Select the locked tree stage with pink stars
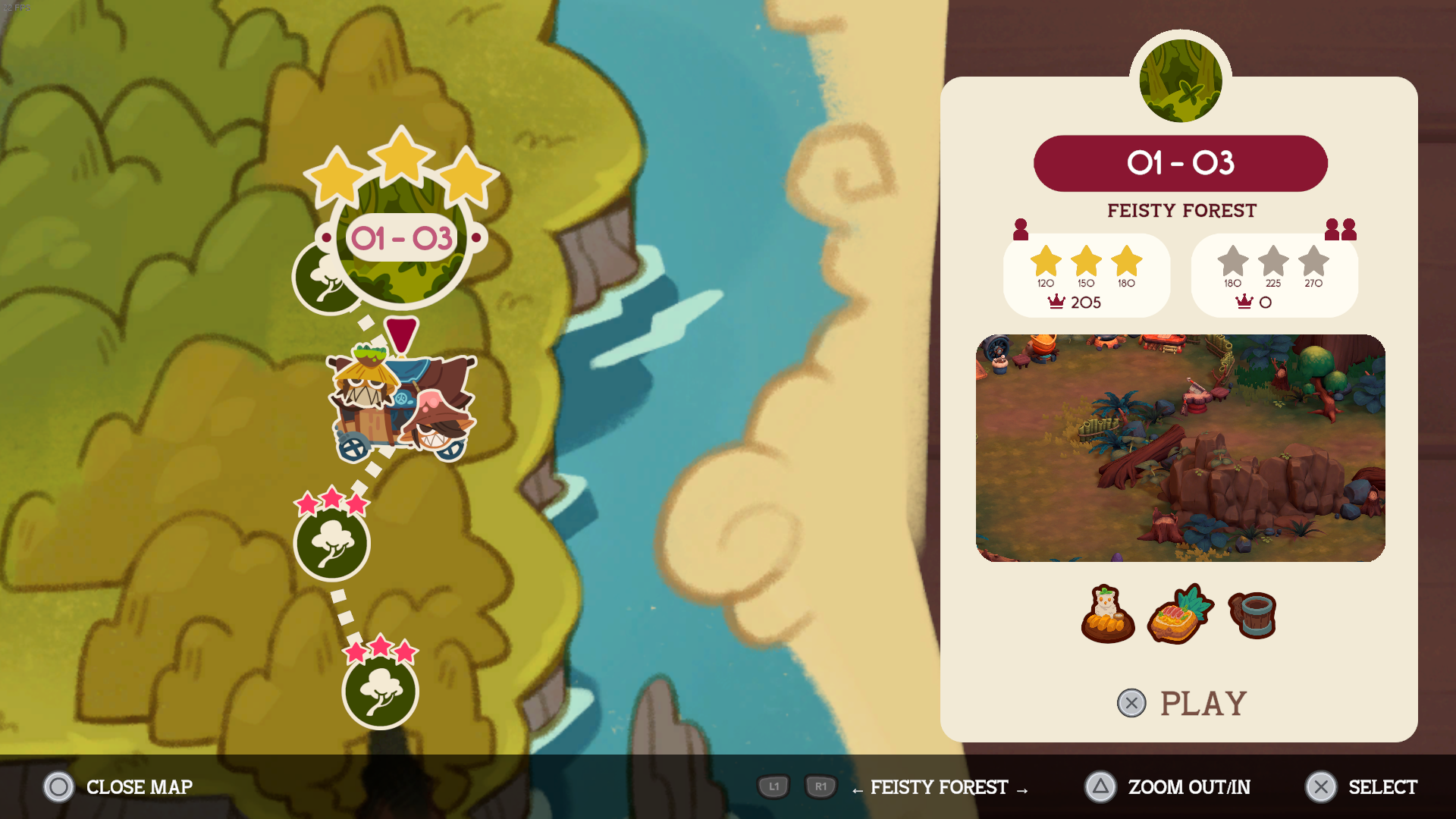The height and width of the screenshot is (819, 1456). 333,544
